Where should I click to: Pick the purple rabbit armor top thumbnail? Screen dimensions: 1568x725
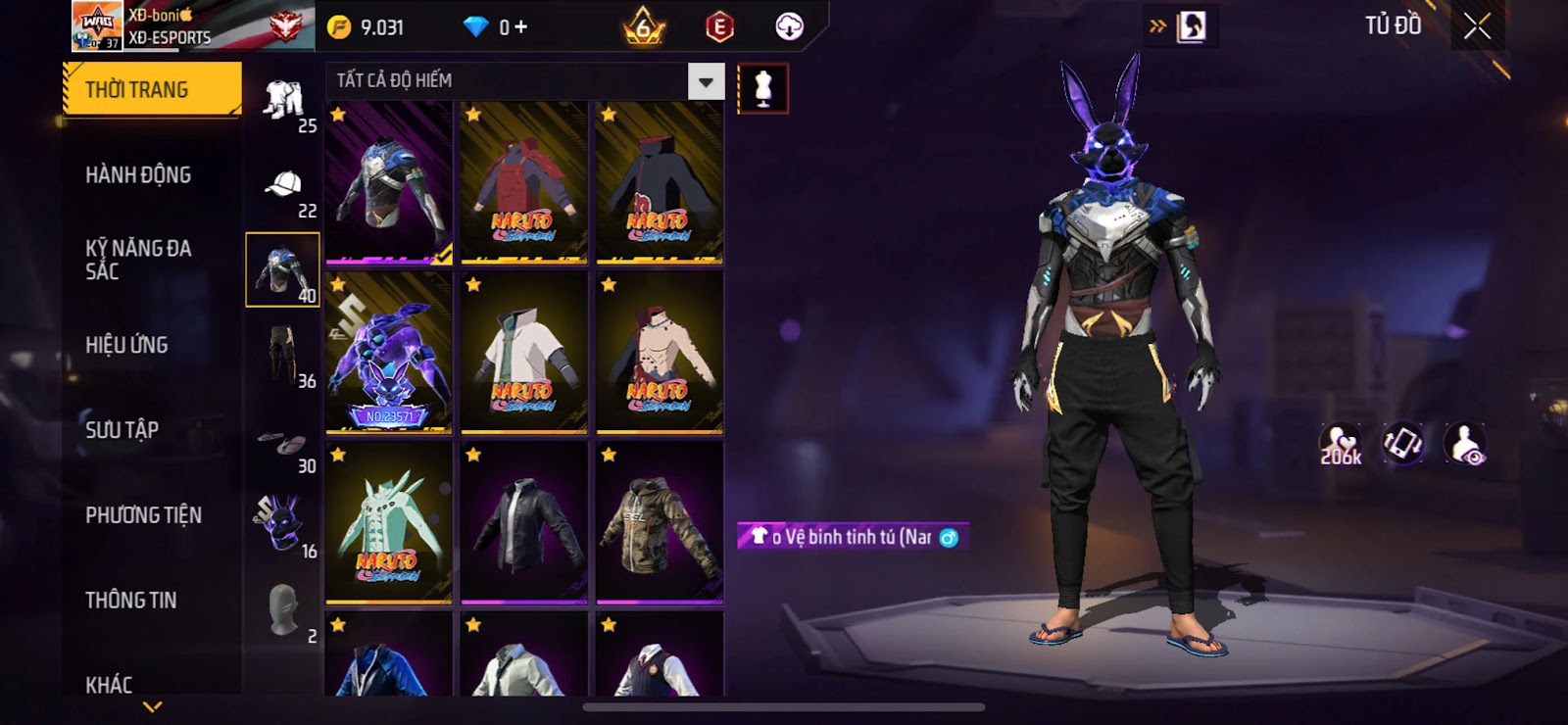pos(389,353)
